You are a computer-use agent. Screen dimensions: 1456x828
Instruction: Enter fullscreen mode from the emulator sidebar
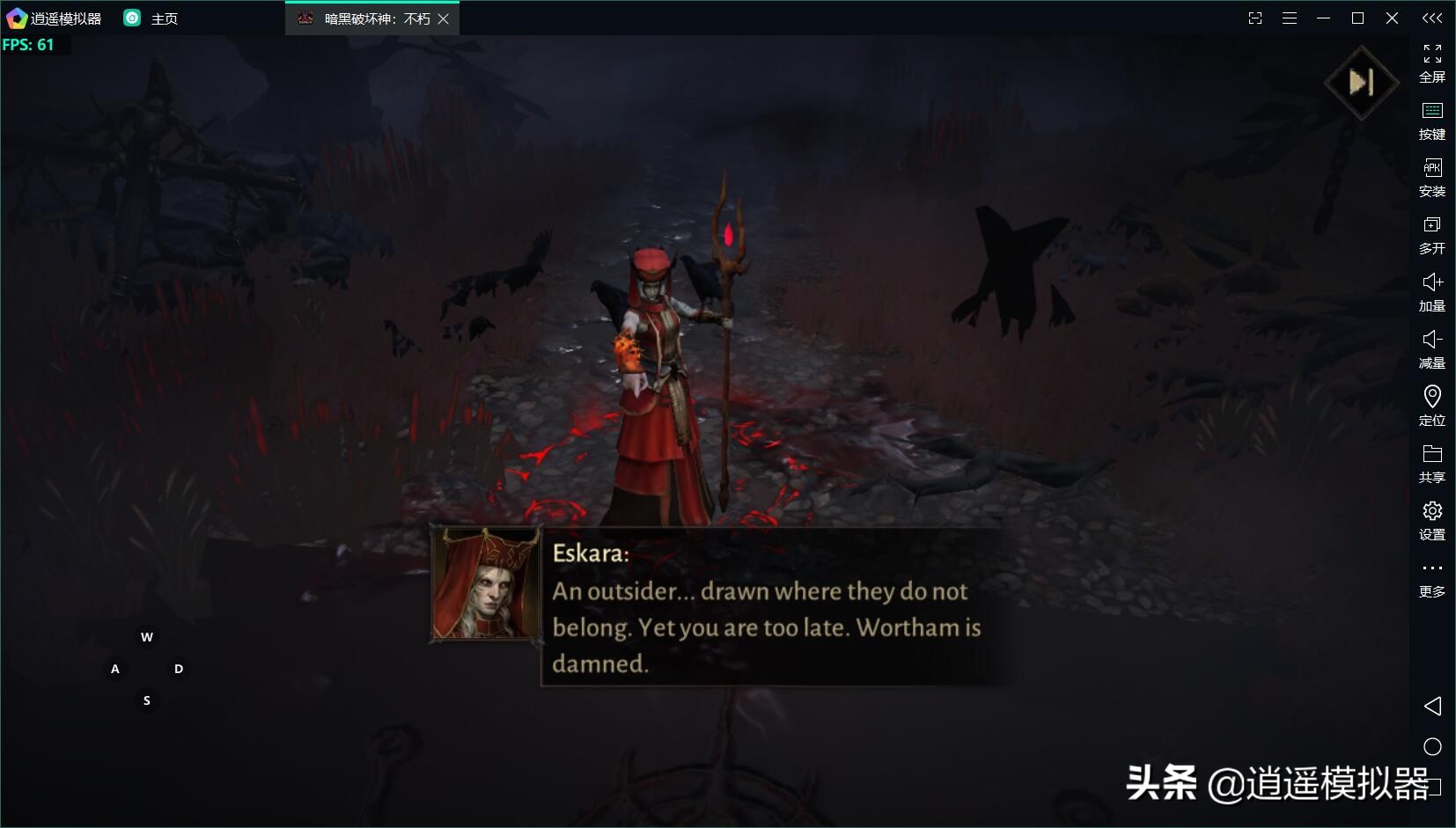coord(1432,63)
